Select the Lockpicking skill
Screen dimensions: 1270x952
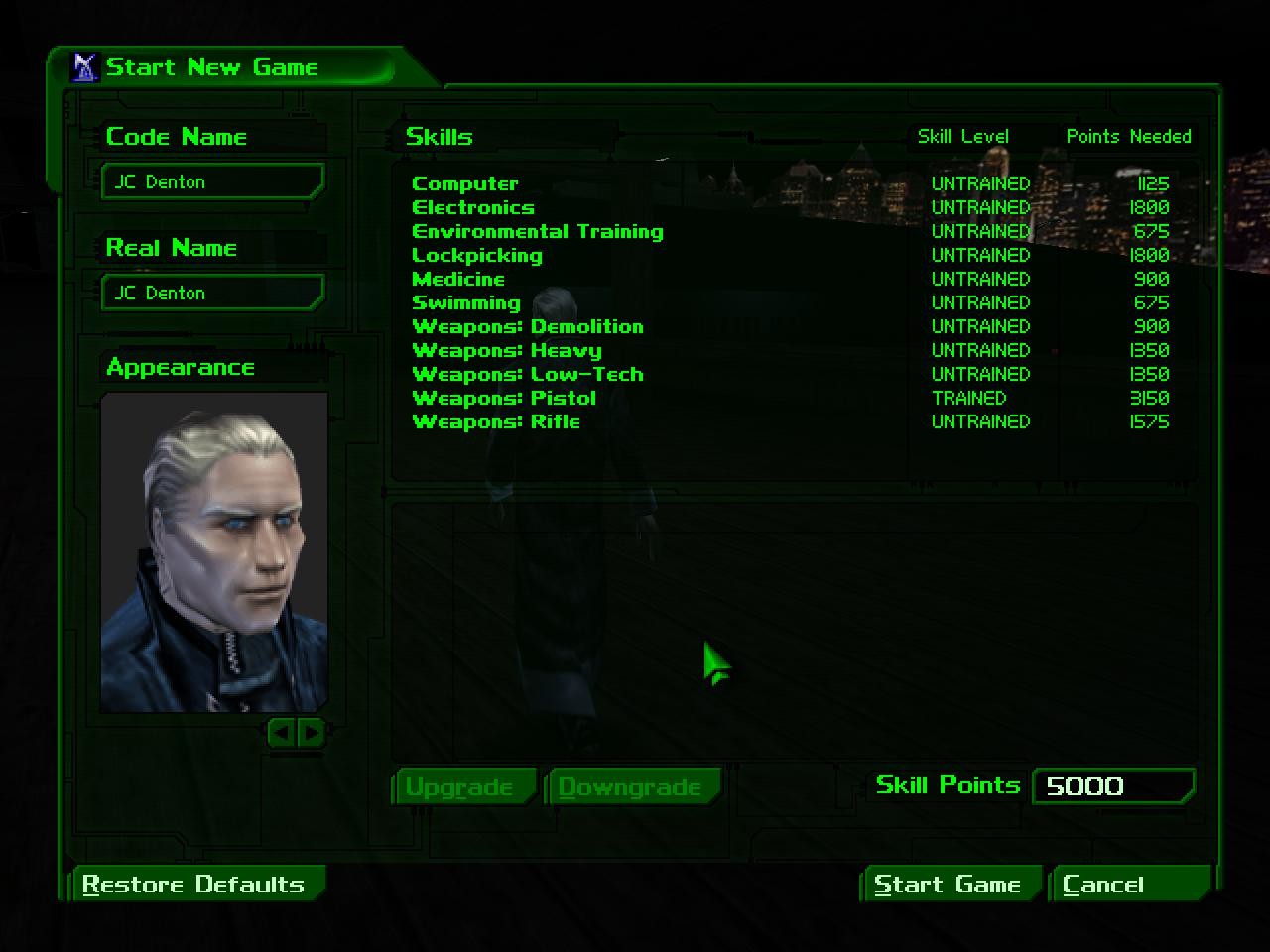[x=476, y=255]
